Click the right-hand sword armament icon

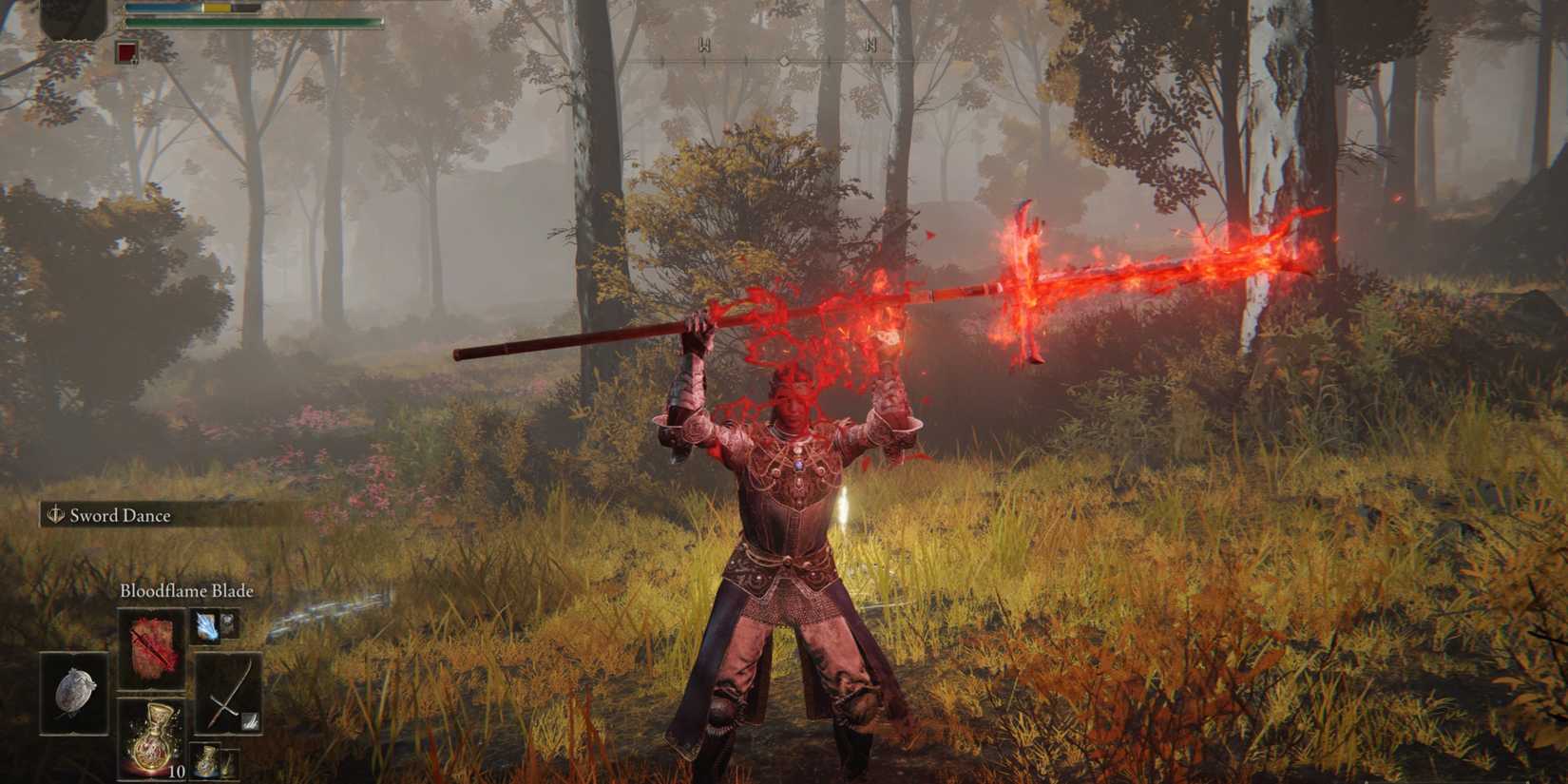(x=228, y=695)
